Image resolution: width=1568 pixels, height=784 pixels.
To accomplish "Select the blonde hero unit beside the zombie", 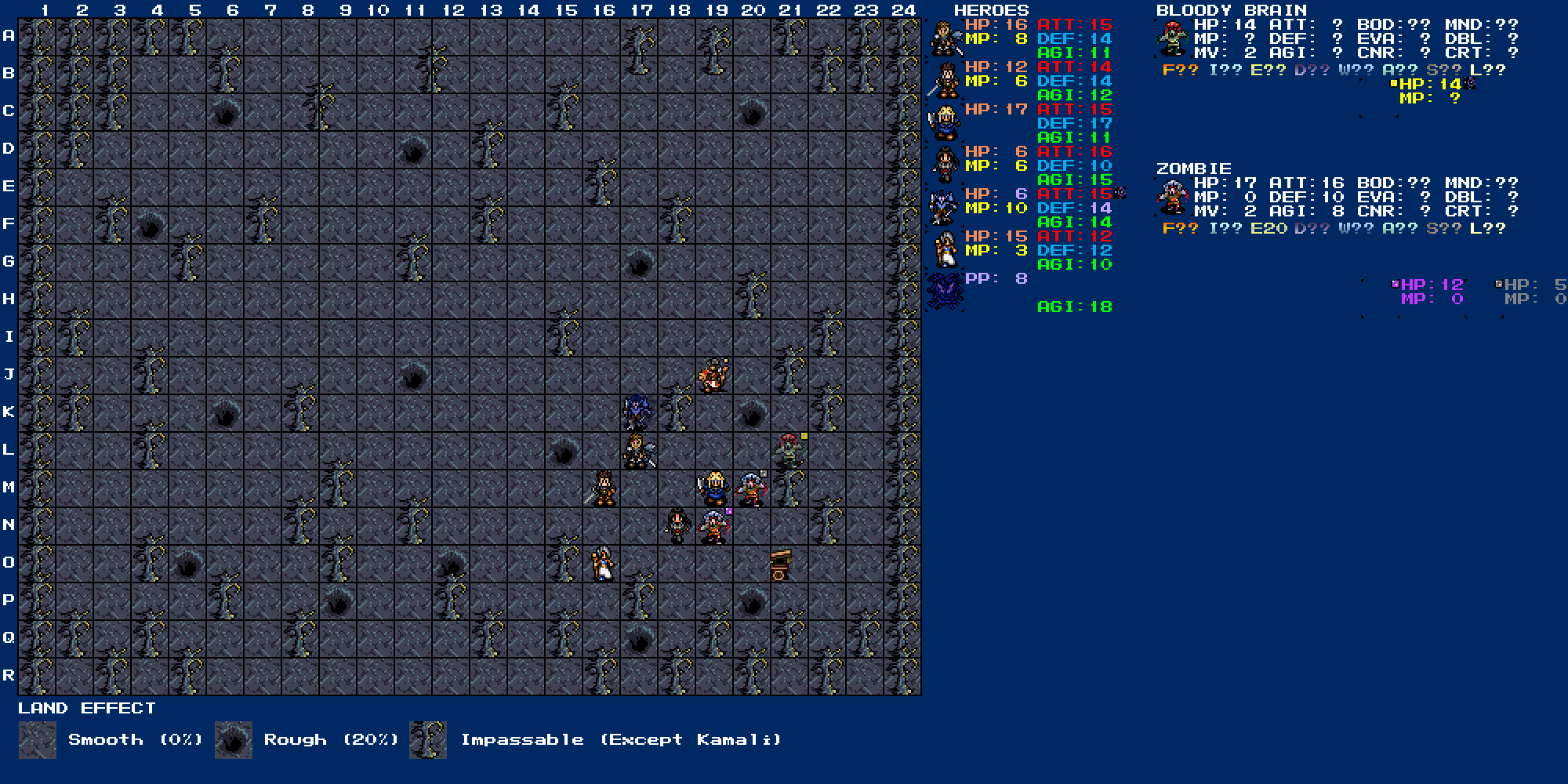I will [714, 488].
